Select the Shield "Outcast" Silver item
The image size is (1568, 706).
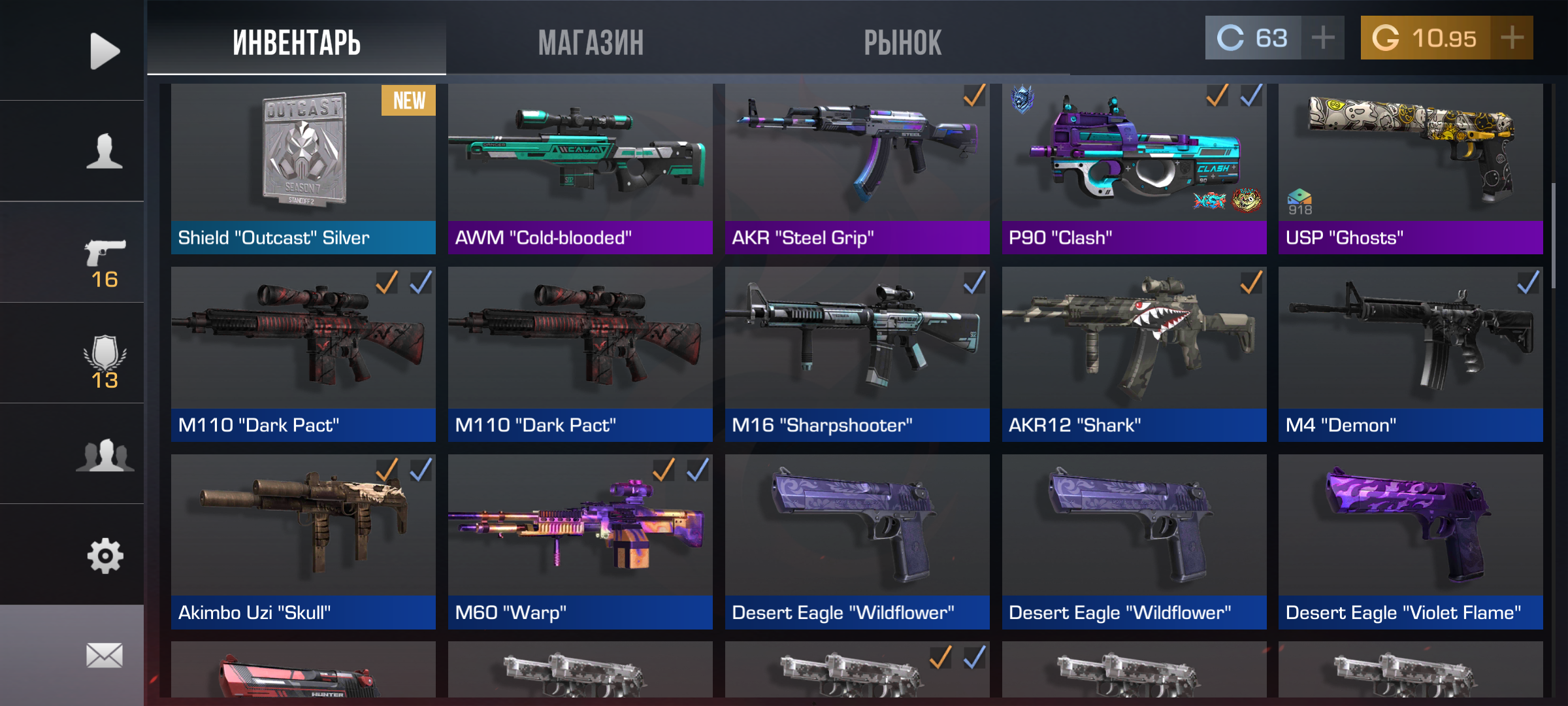point(303,169)
